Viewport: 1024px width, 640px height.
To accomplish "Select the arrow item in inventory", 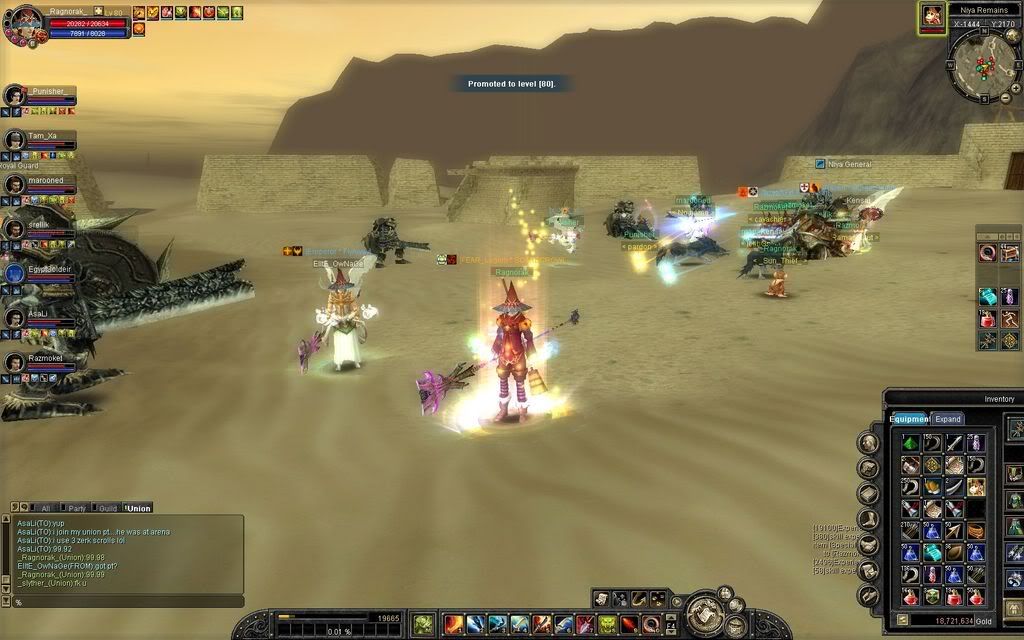I will coord(954,531).
